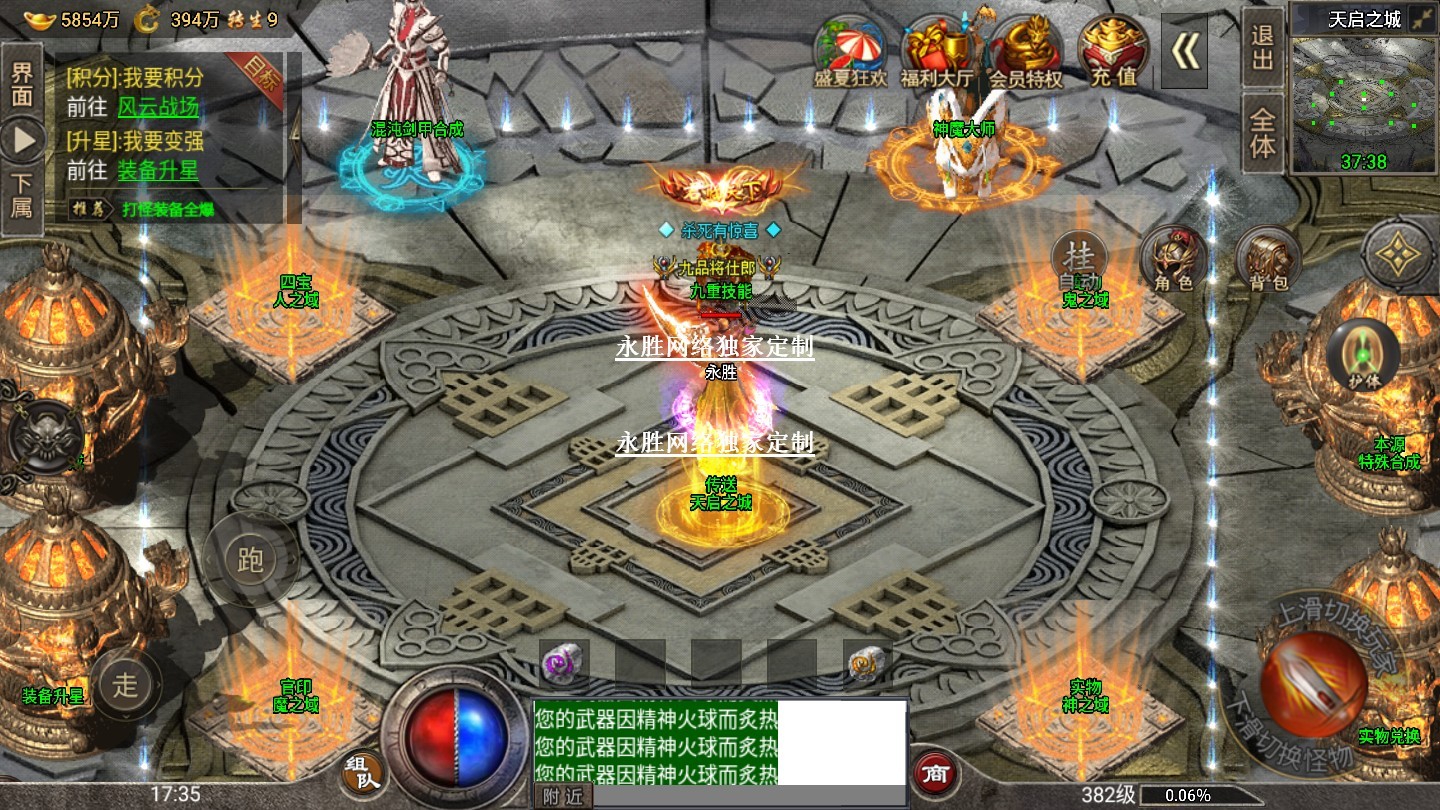
Task: Click the 退出 exit button
Action: pyautogui.click(x=1263, y=48)
